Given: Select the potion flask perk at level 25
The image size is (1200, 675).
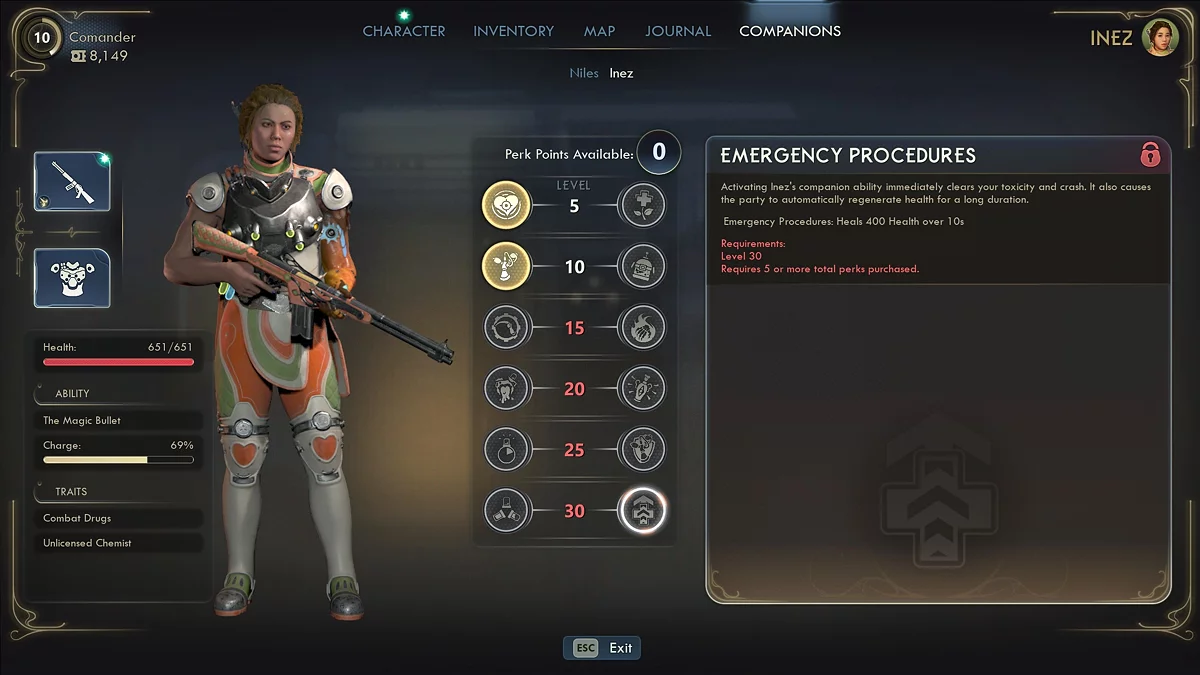Looking at the screenshot, I should [506, 450].
